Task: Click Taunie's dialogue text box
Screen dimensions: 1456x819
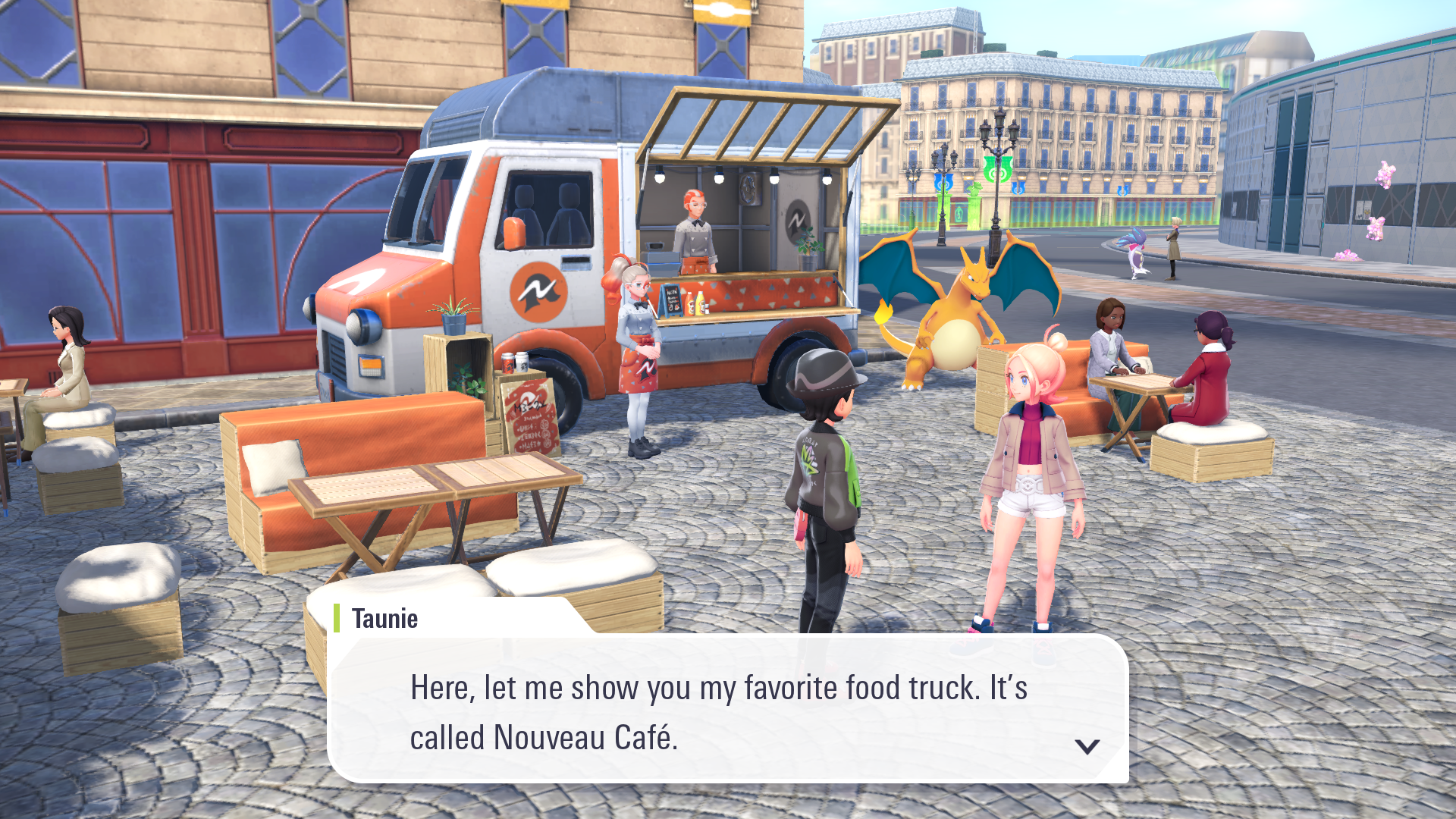Action: pyautogui.click(x=726, y=710)
